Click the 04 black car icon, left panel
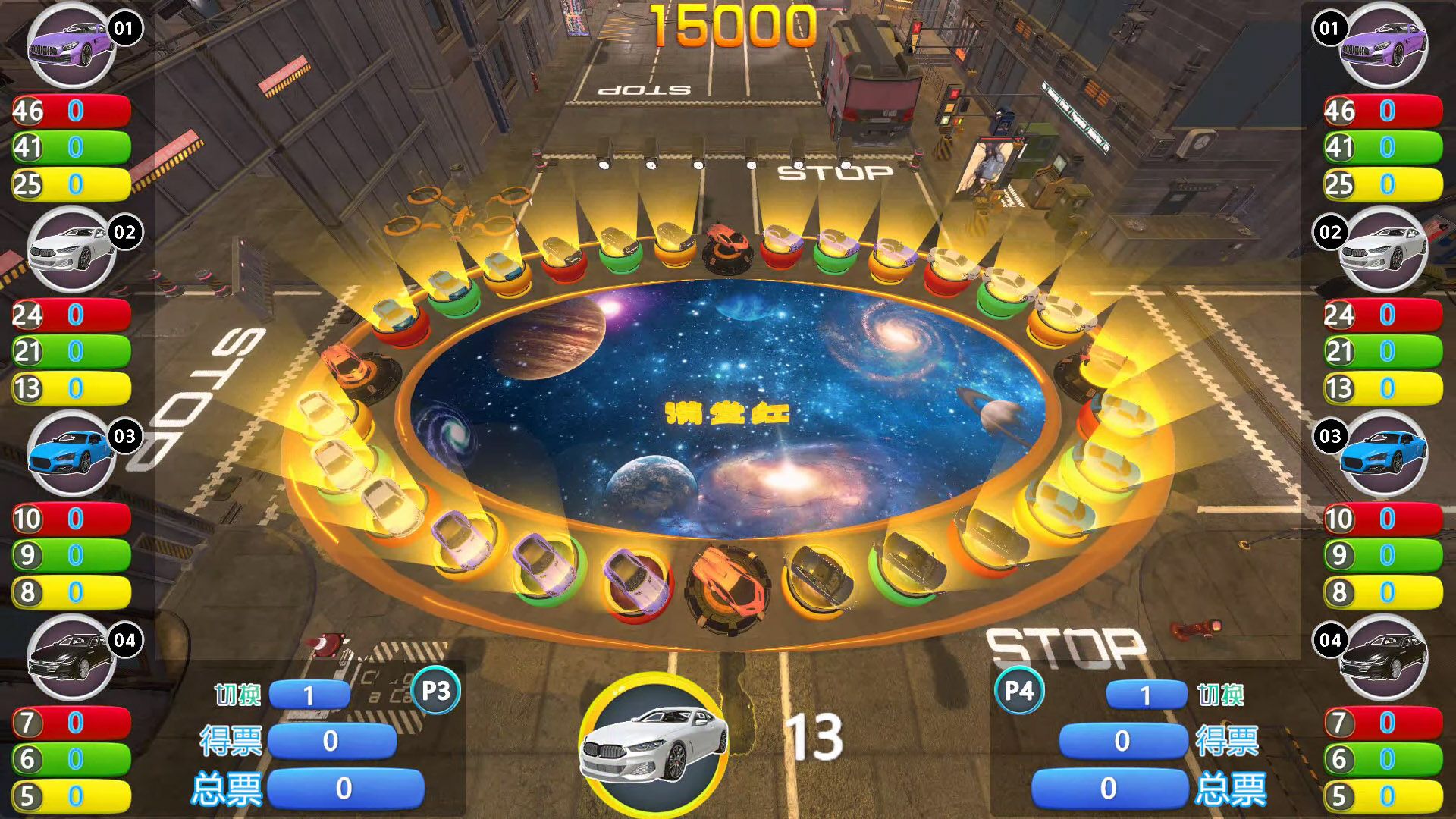The width and height of the screenshot is (1456, 819). pos(71,658)
